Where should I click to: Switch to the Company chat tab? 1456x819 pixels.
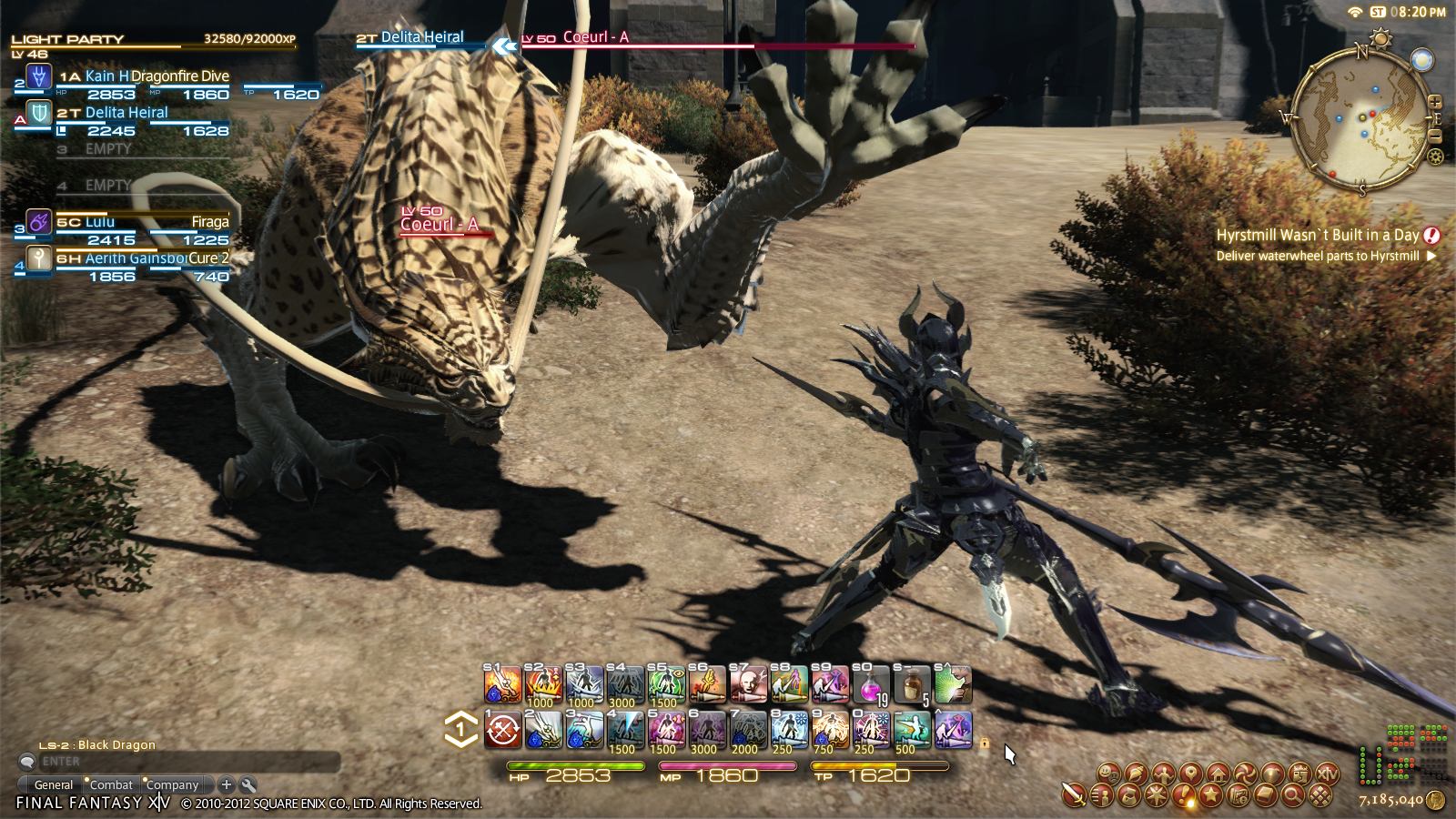coord(173,784)
